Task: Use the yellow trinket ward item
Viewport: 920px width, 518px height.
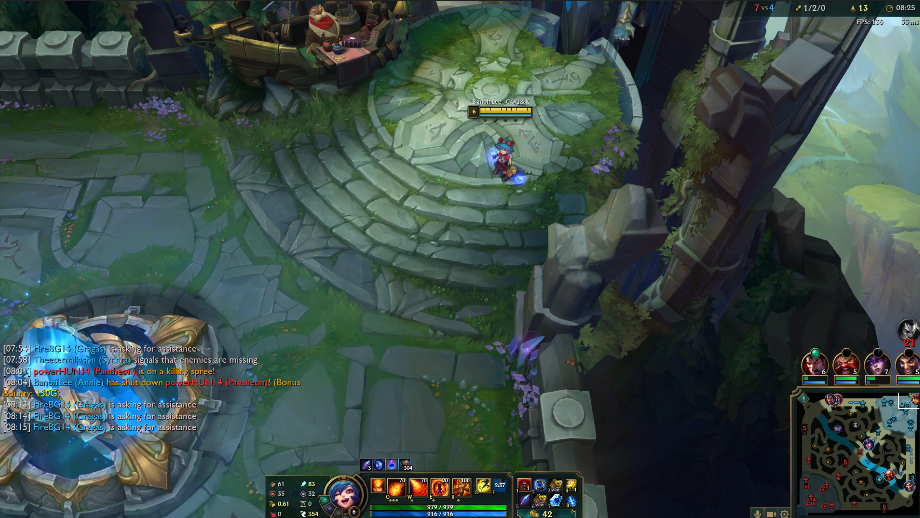Action: pos(572,485)
